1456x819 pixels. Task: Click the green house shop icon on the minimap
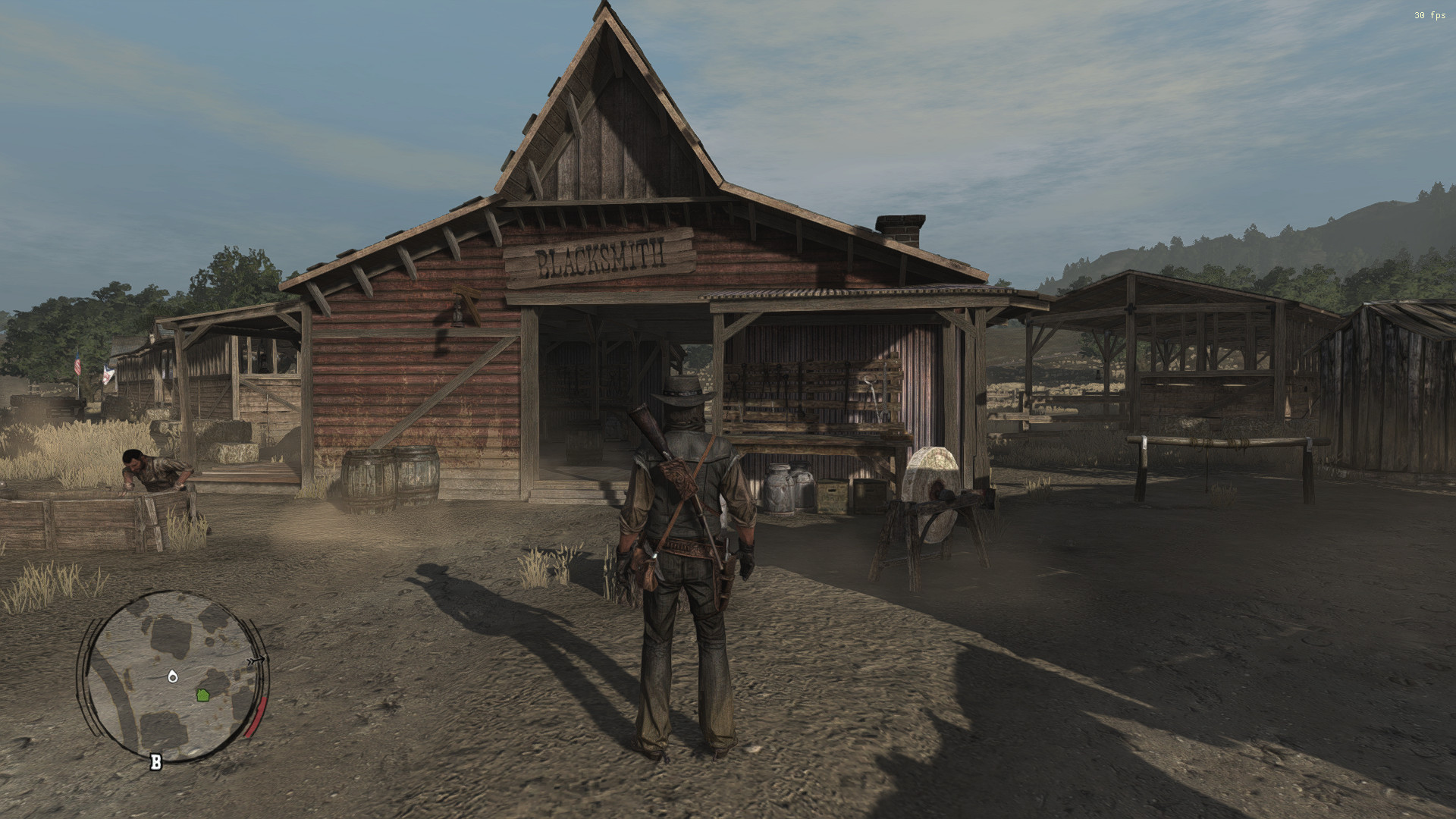[202, 695]
